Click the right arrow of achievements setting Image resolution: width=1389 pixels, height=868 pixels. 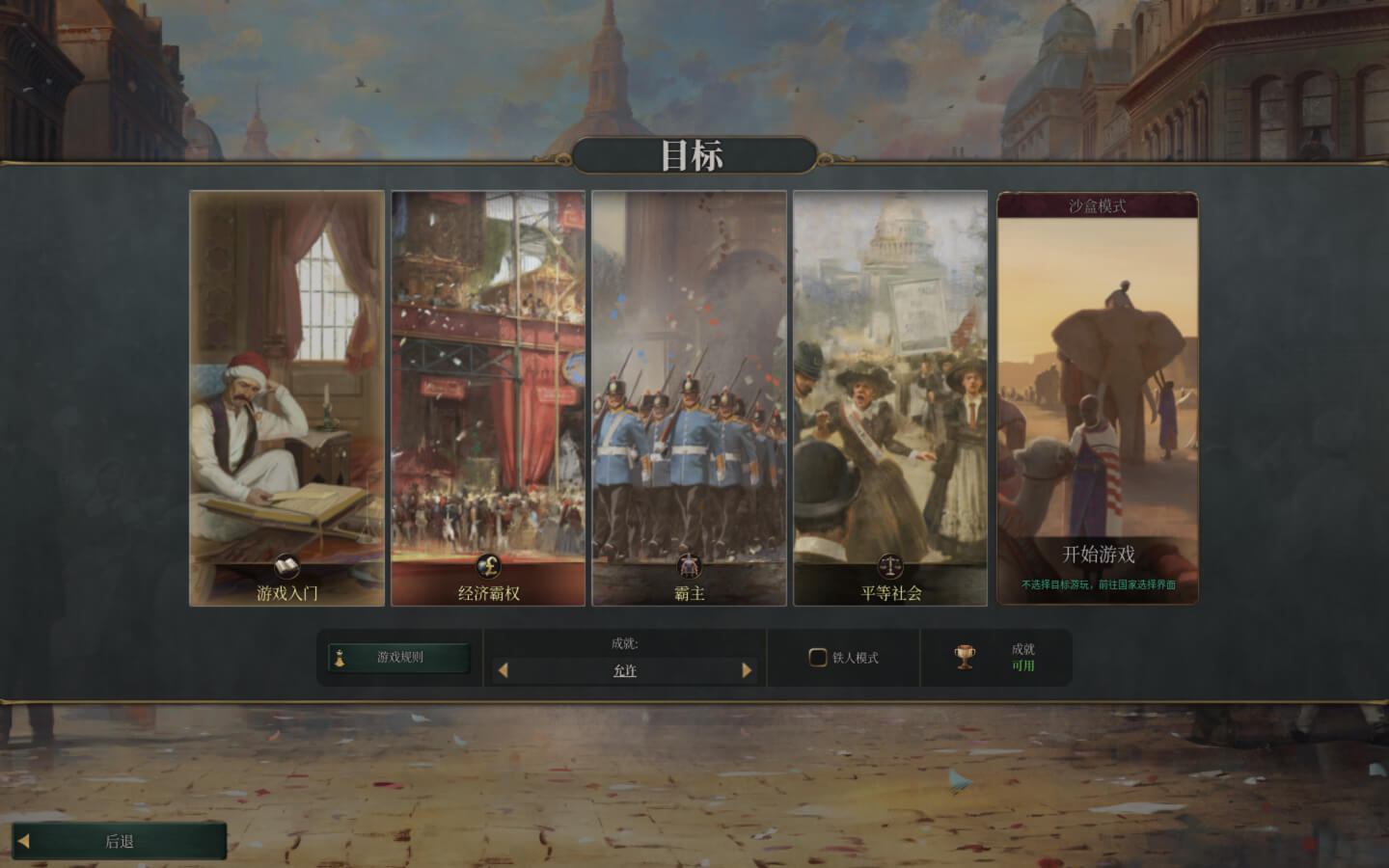[747, 670]
